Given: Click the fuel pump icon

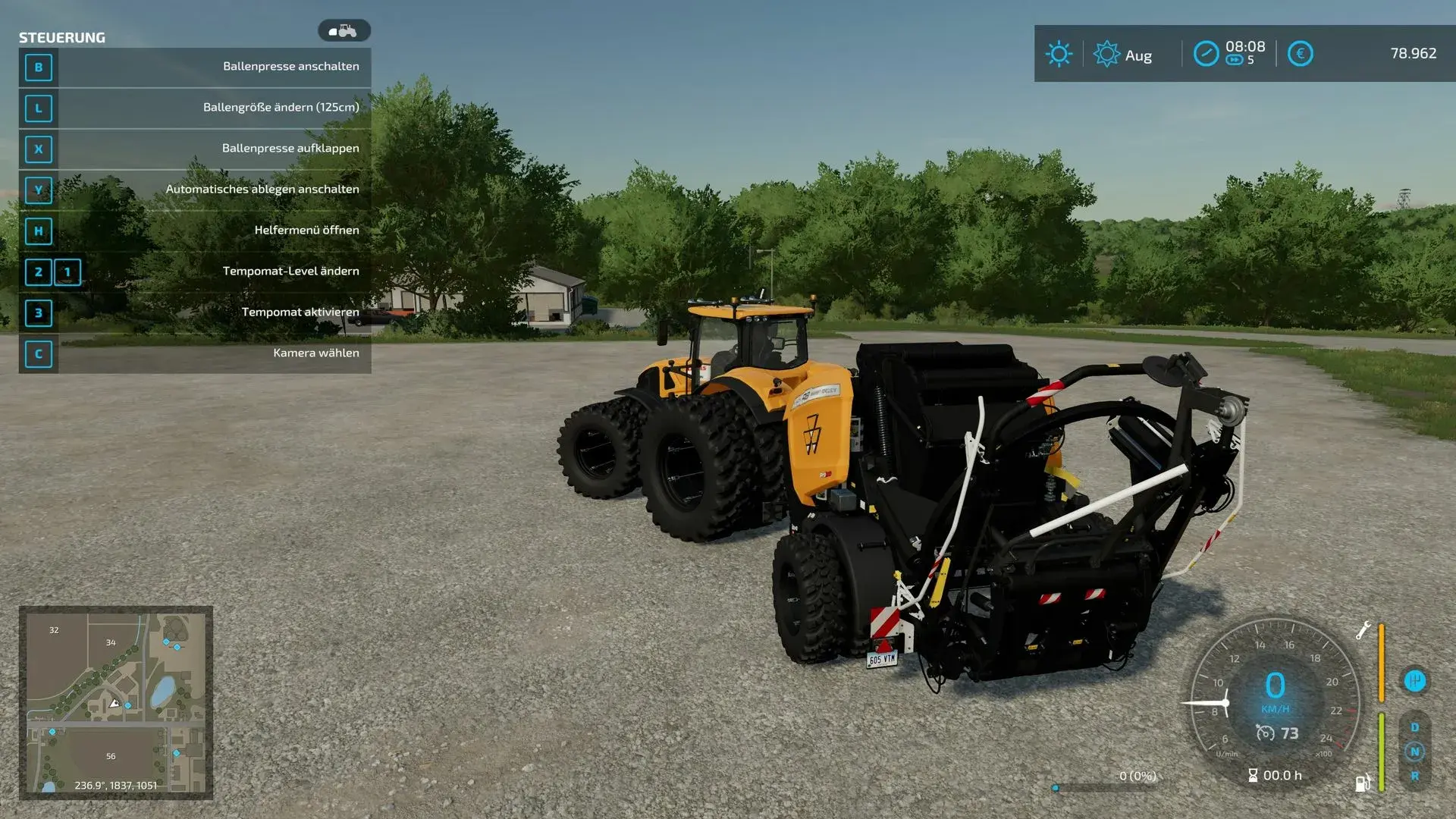Looking at the screenshot, I should (1363, 783).
